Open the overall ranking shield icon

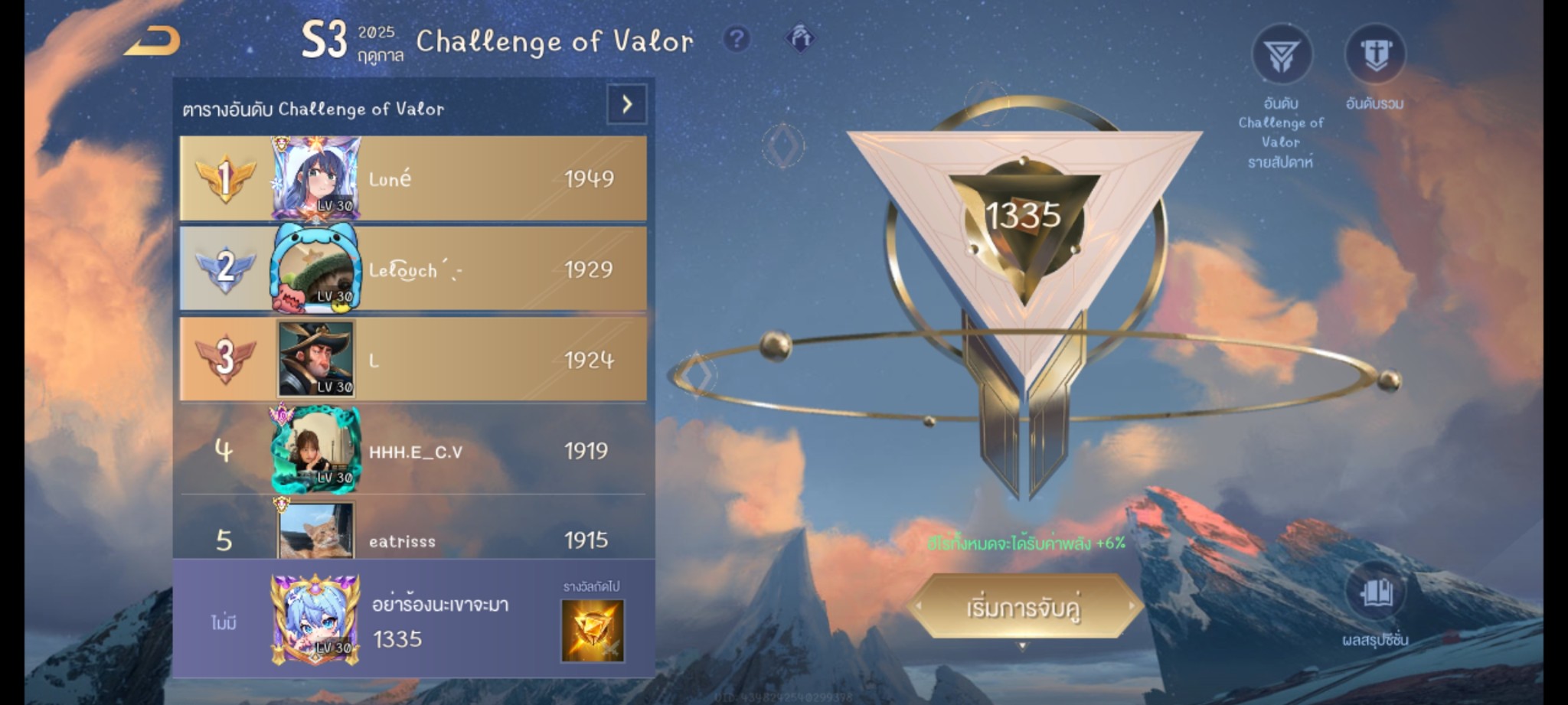pyautogui.click(x=1375, y=55)
